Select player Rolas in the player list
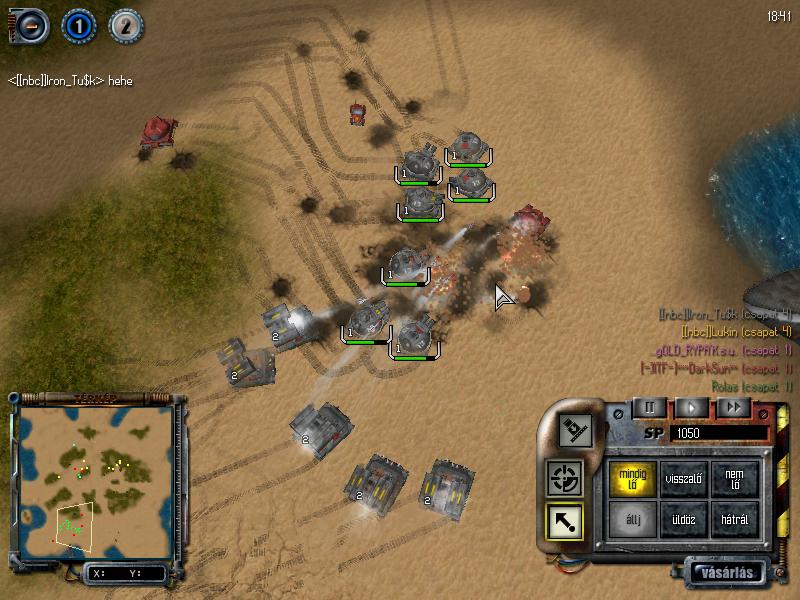The width and height of the screenshot is (800, 600). 751,386
